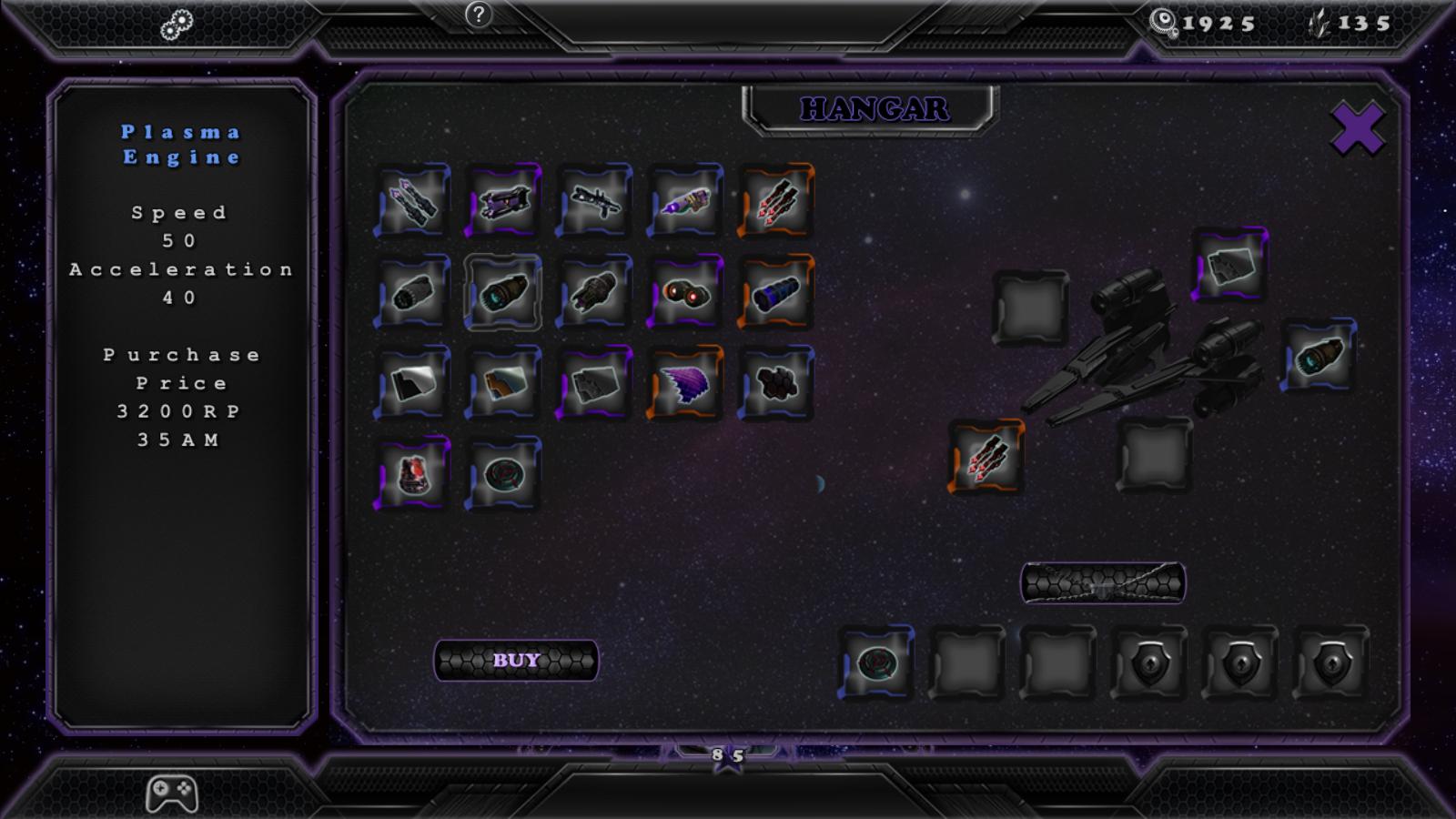Choose the red reactor core item
This screenshot has width=1456, height=819.
[412, 474]
